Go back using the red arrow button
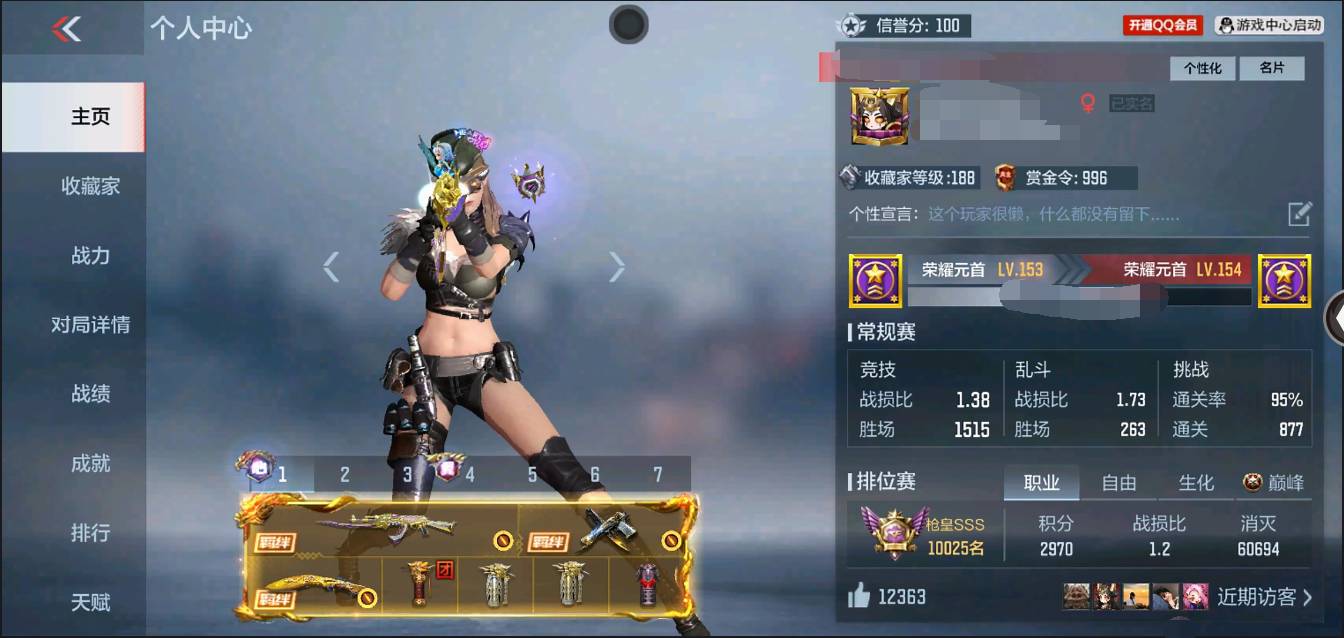The image size is (1344, 638). (66, 29)
